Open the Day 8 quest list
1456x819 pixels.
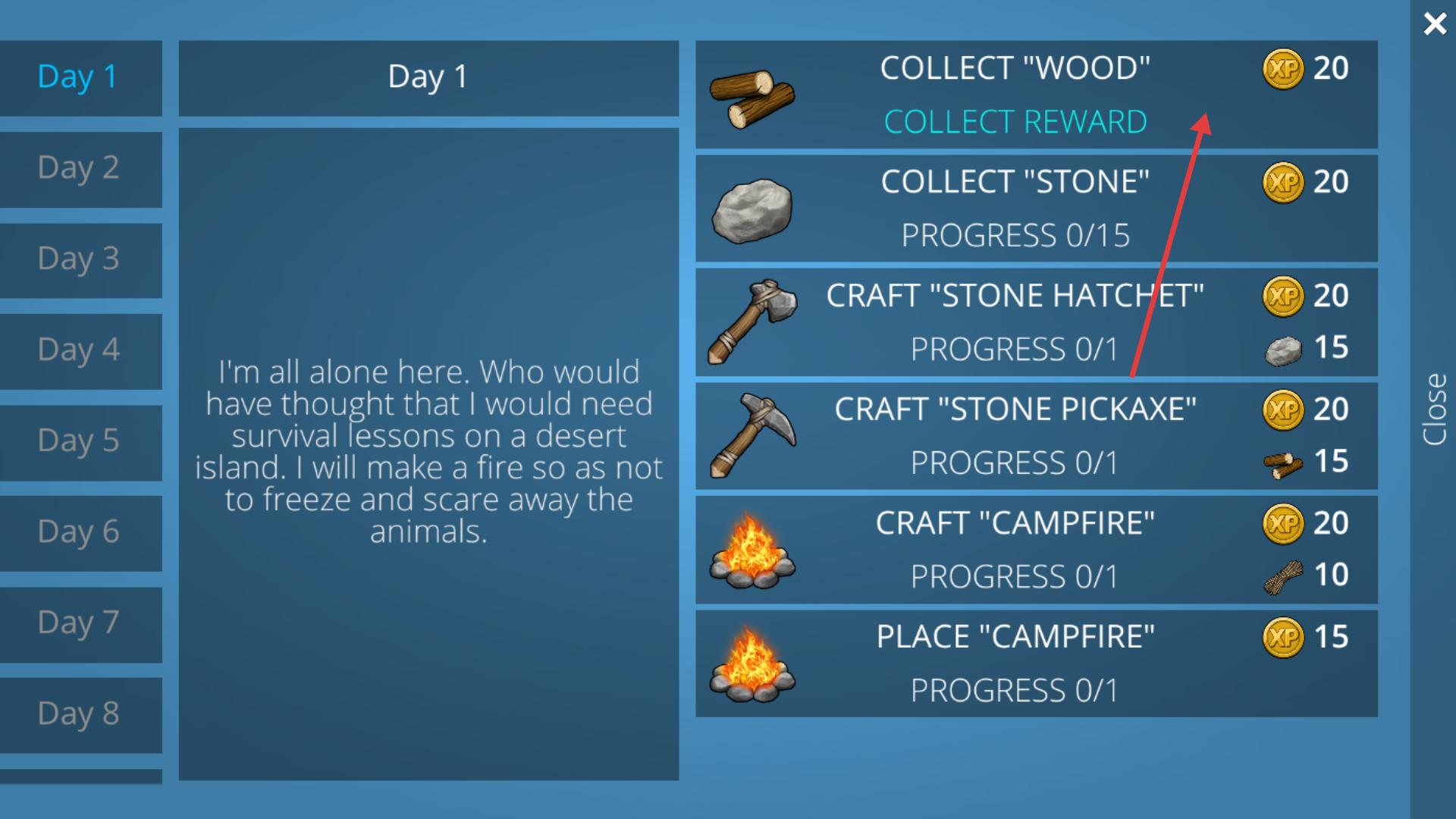click(x=78, y=714)
